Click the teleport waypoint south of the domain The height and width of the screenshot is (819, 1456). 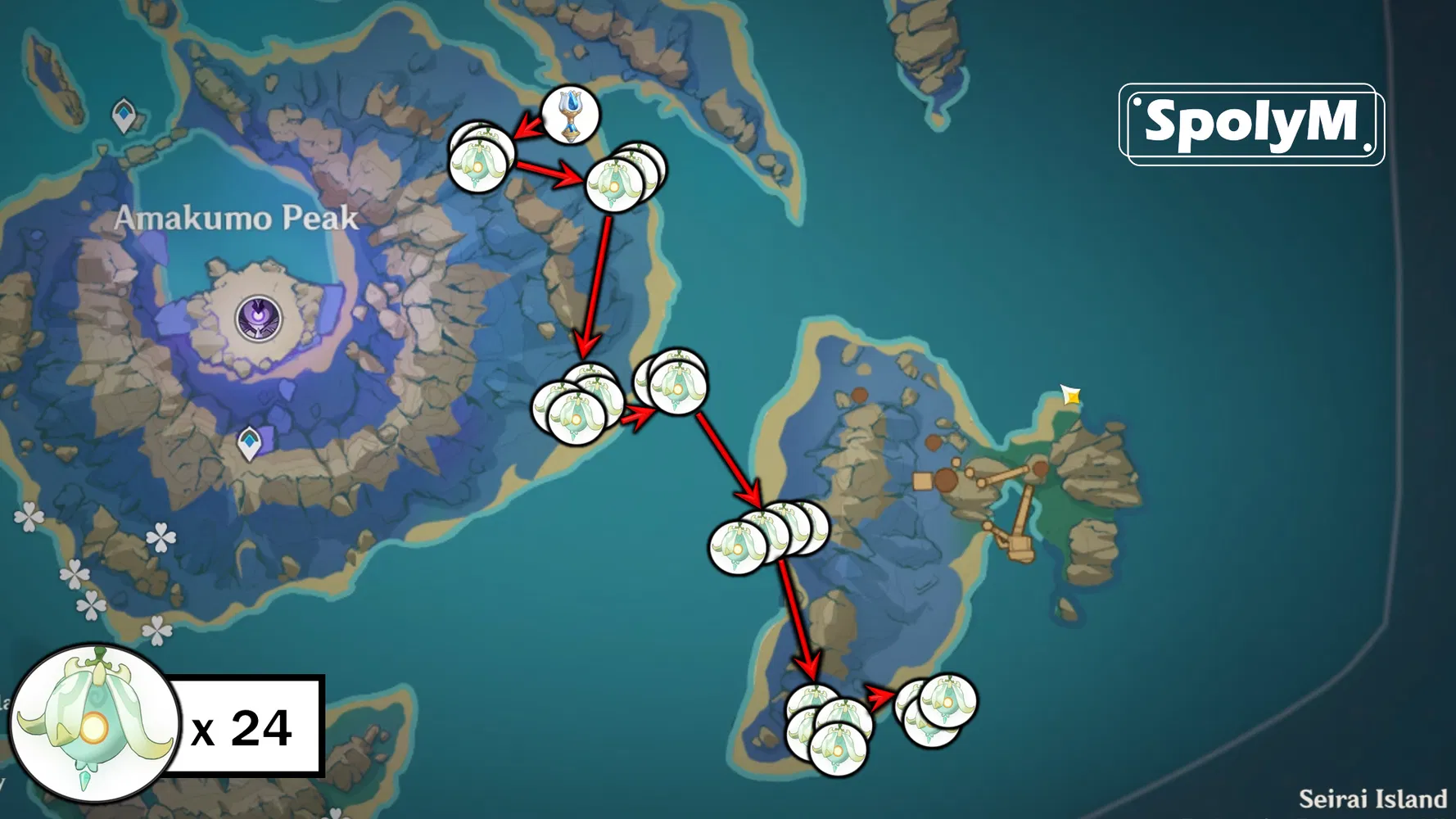click(x=250, y=441)
